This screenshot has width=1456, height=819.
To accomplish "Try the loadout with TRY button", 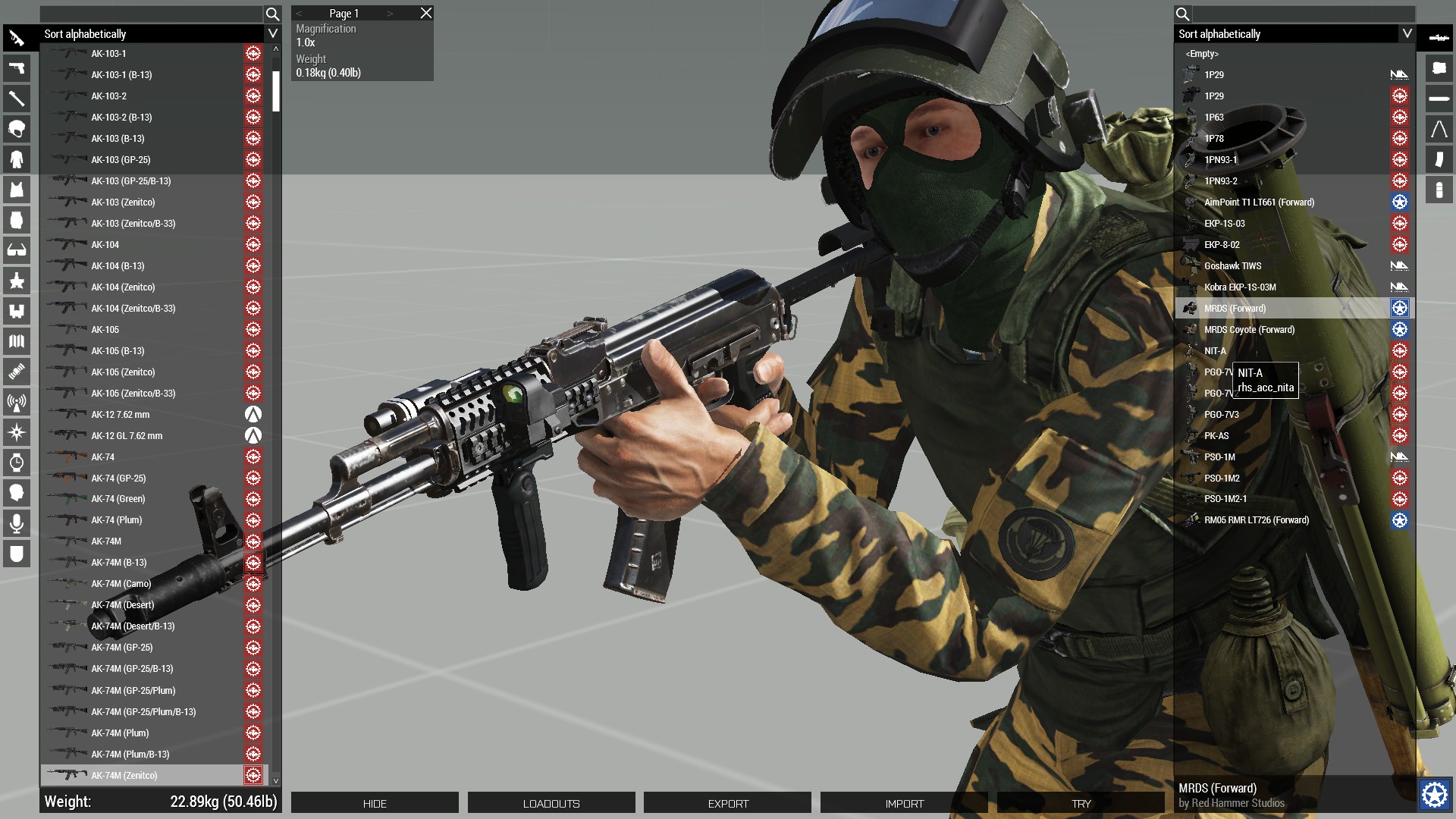I will click(x=1081, y=803).
